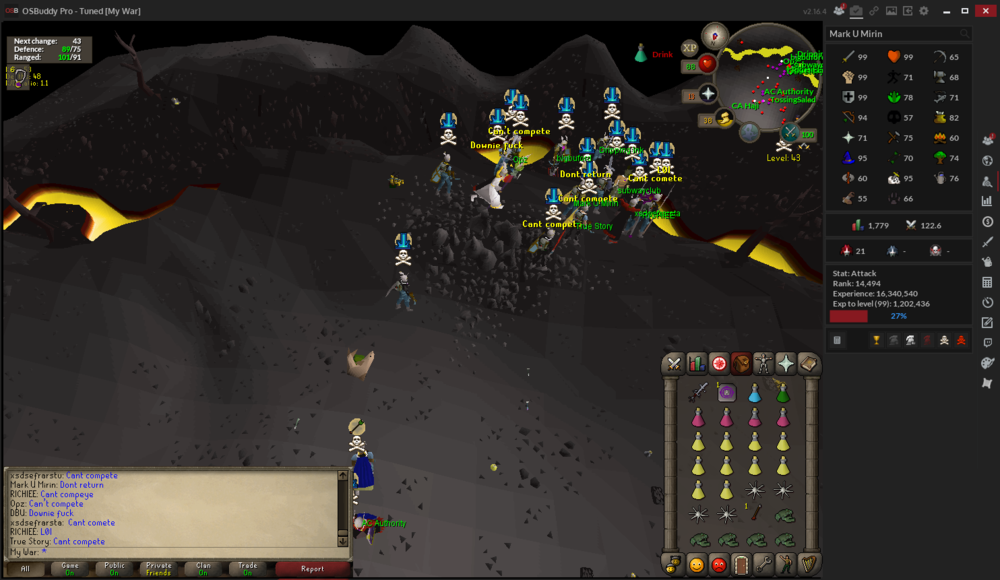This screenshot has height=580, width=1000.
Task: Toggle the XP counter button
Action: (689, 48)
